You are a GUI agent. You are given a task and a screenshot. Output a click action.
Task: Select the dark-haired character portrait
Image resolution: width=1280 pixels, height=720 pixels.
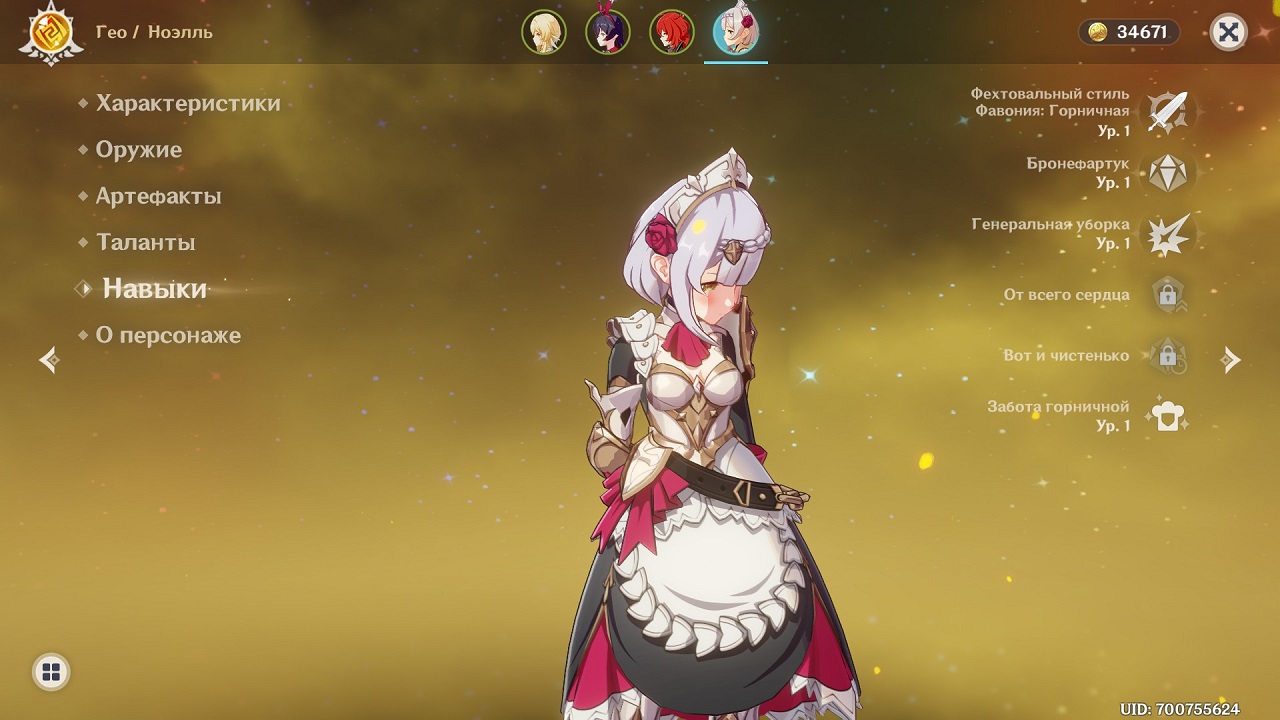[x=608, y=32]
